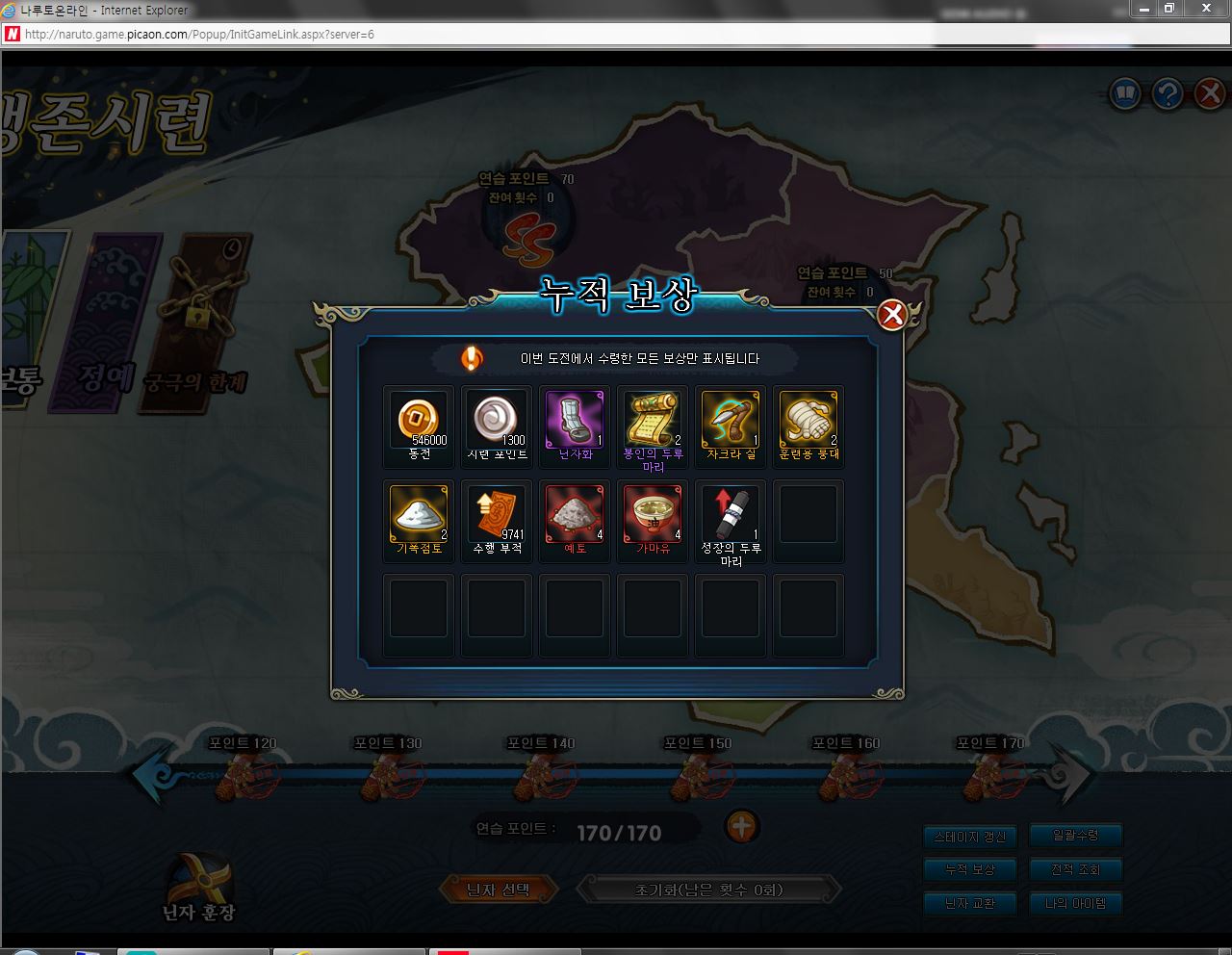Click the 닌자 선택 ninja select button

tap(498, 890)
